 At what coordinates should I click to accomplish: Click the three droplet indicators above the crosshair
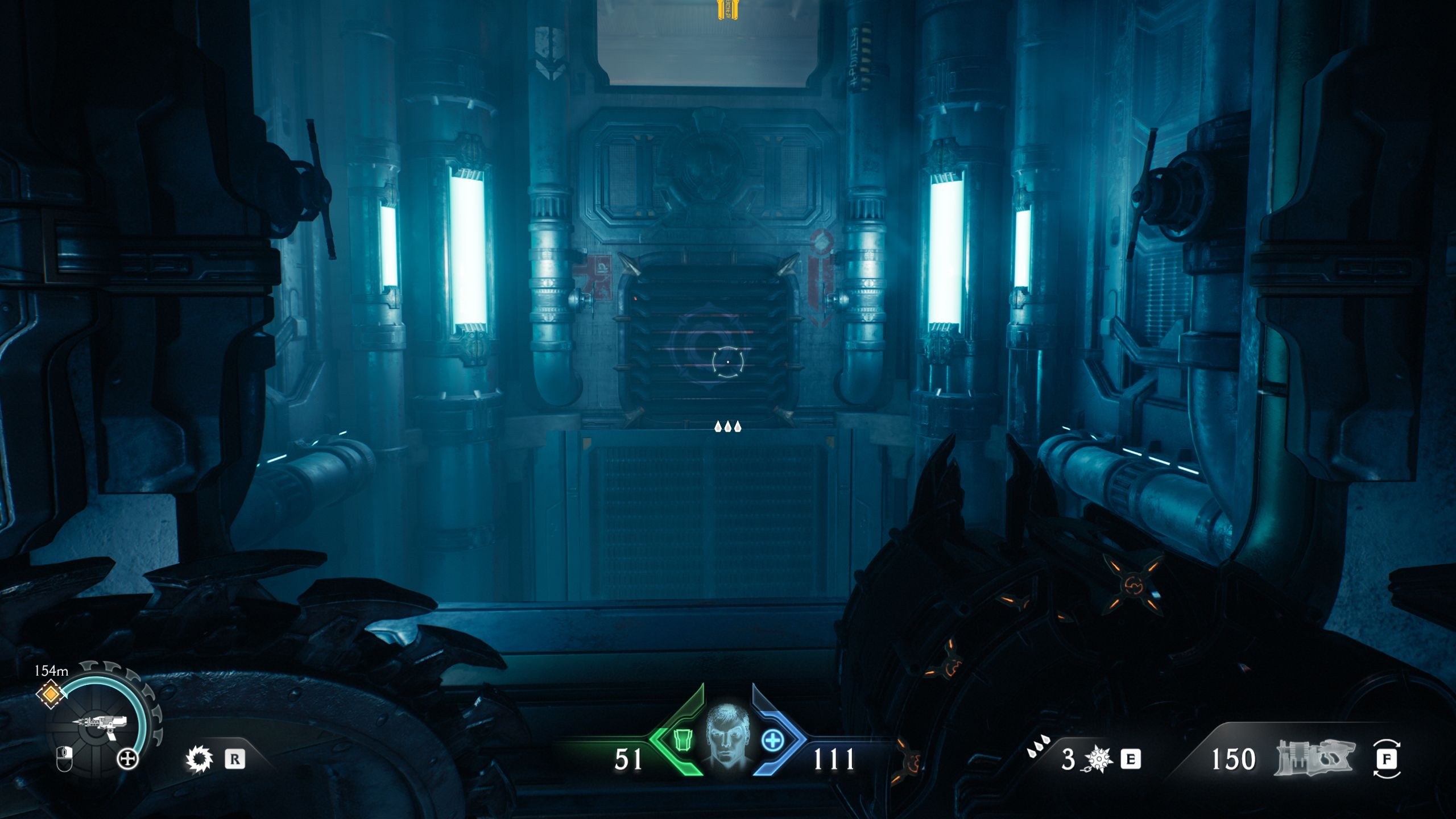pos(727,428)
